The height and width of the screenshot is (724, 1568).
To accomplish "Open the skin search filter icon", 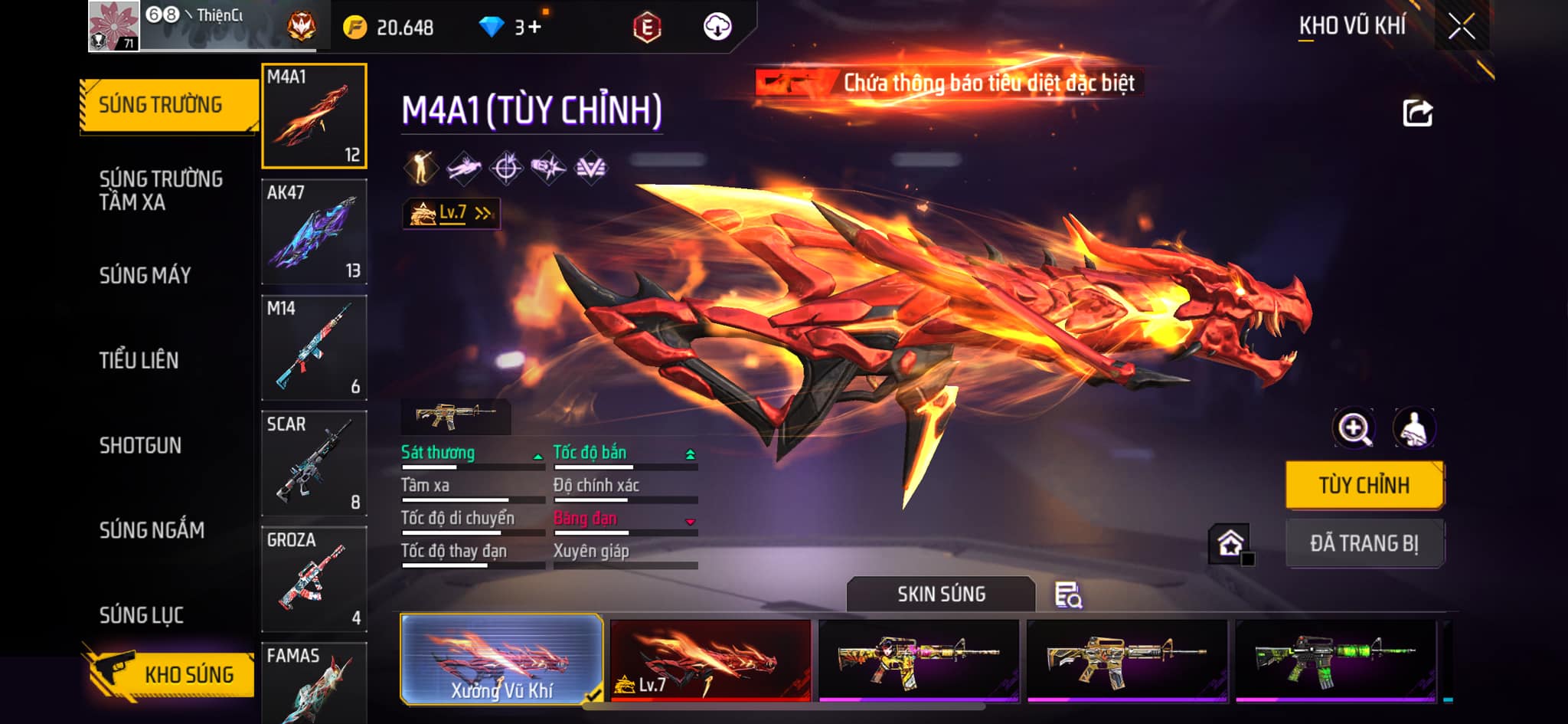I will (x=1068, y=595).
